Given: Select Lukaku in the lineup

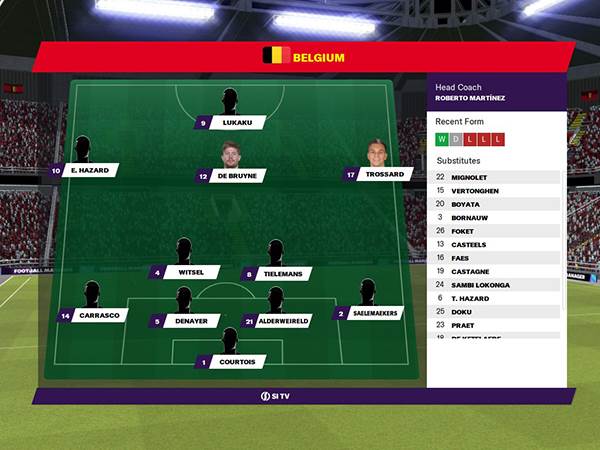Looking at the screenshot, I should coord(237,123).
